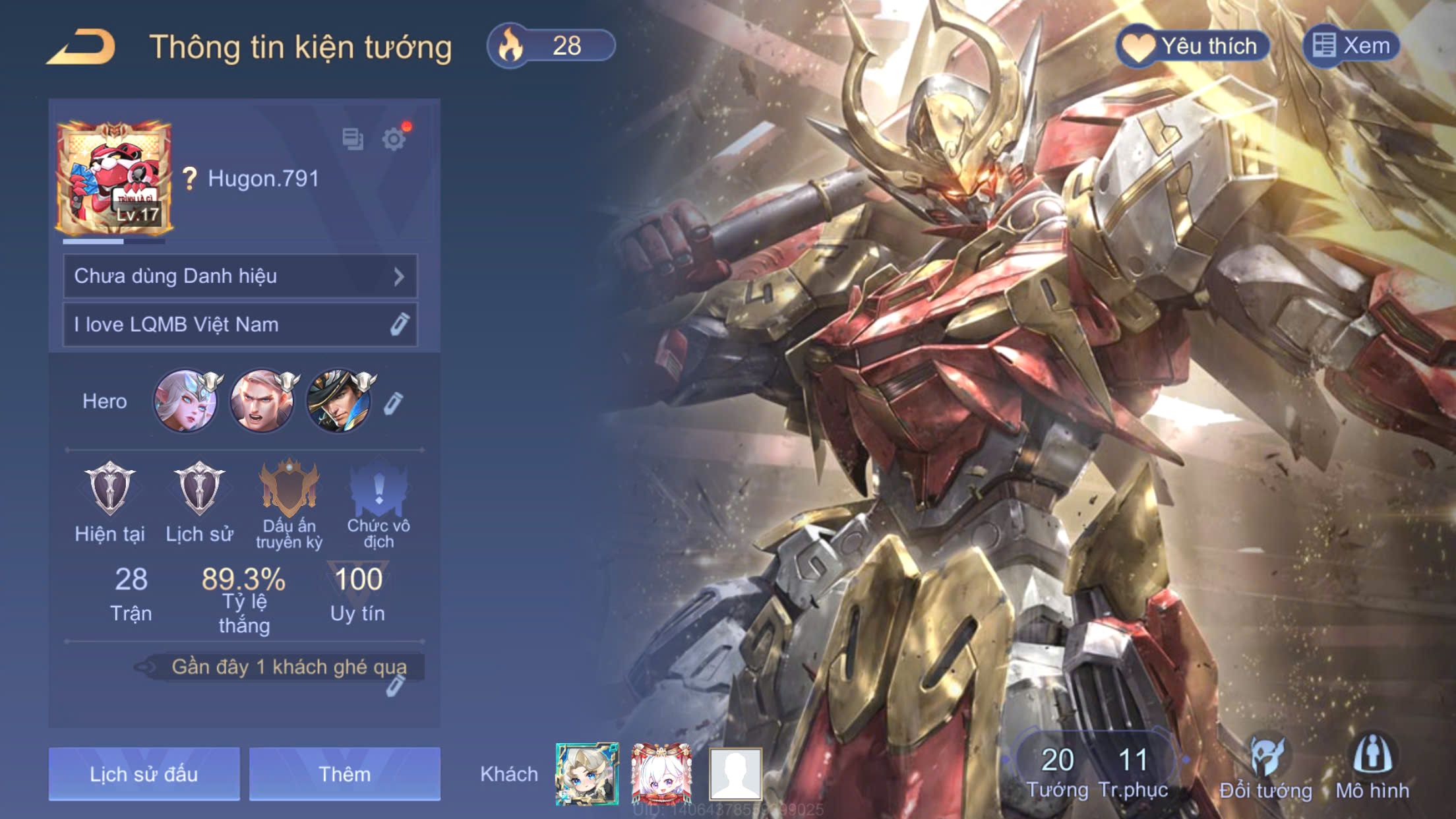Select the blonde chibi visitor avatar

click(x=586, y=774)
